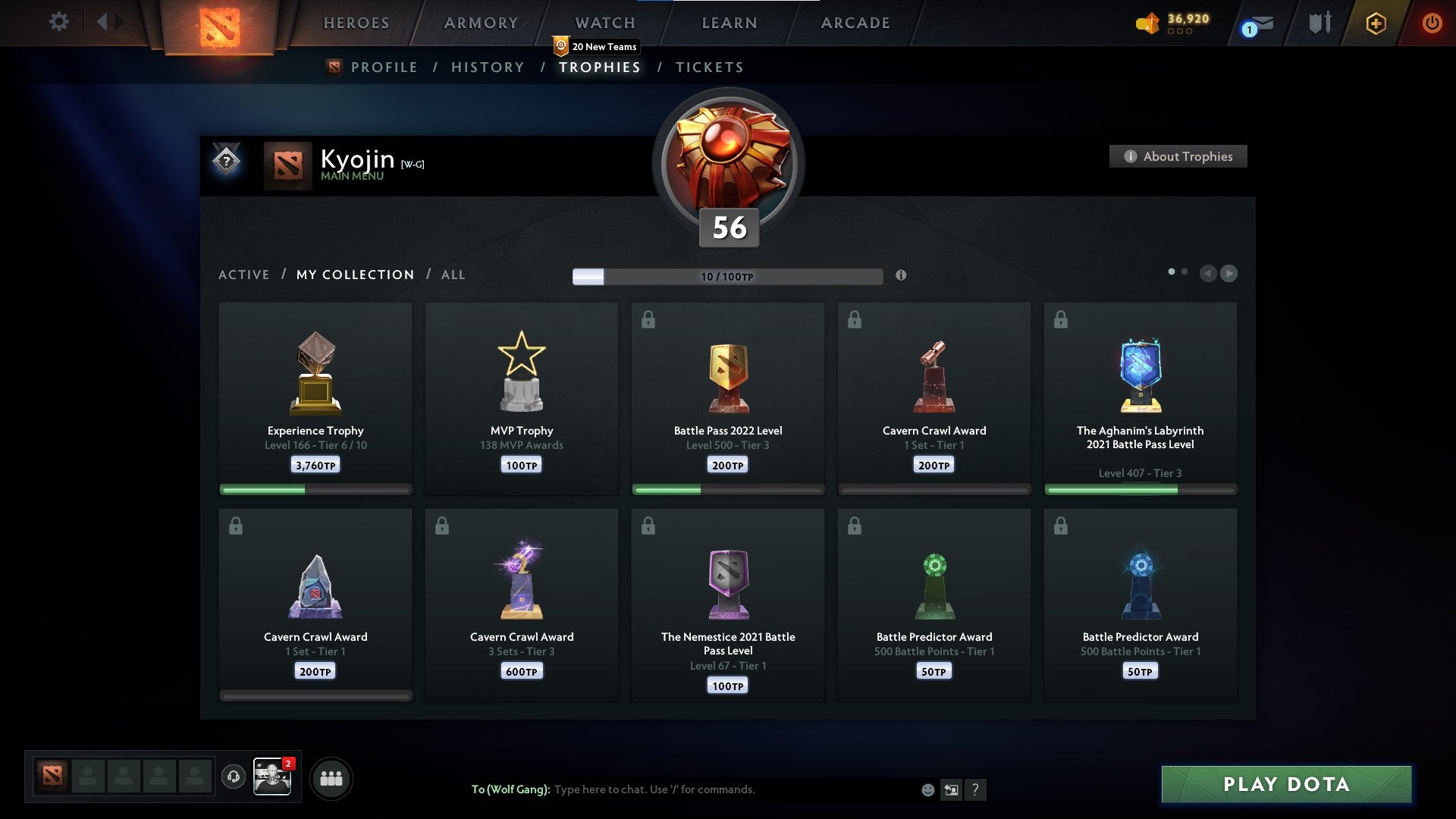Click the shards balance icon showing 36,920
The height and width of the screenshot is (819, 1456).
click(1147, 23)
